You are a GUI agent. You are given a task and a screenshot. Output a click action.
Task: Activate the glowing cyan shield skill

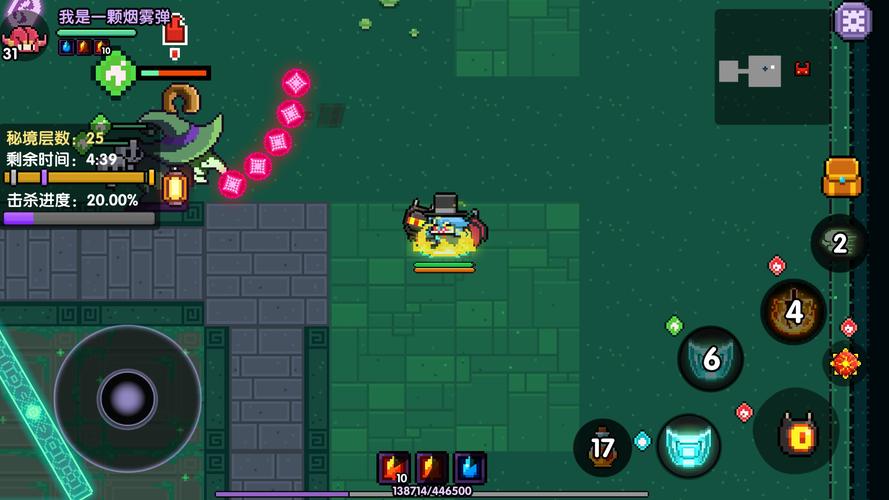pyautogui.click(x=688, y=446)
